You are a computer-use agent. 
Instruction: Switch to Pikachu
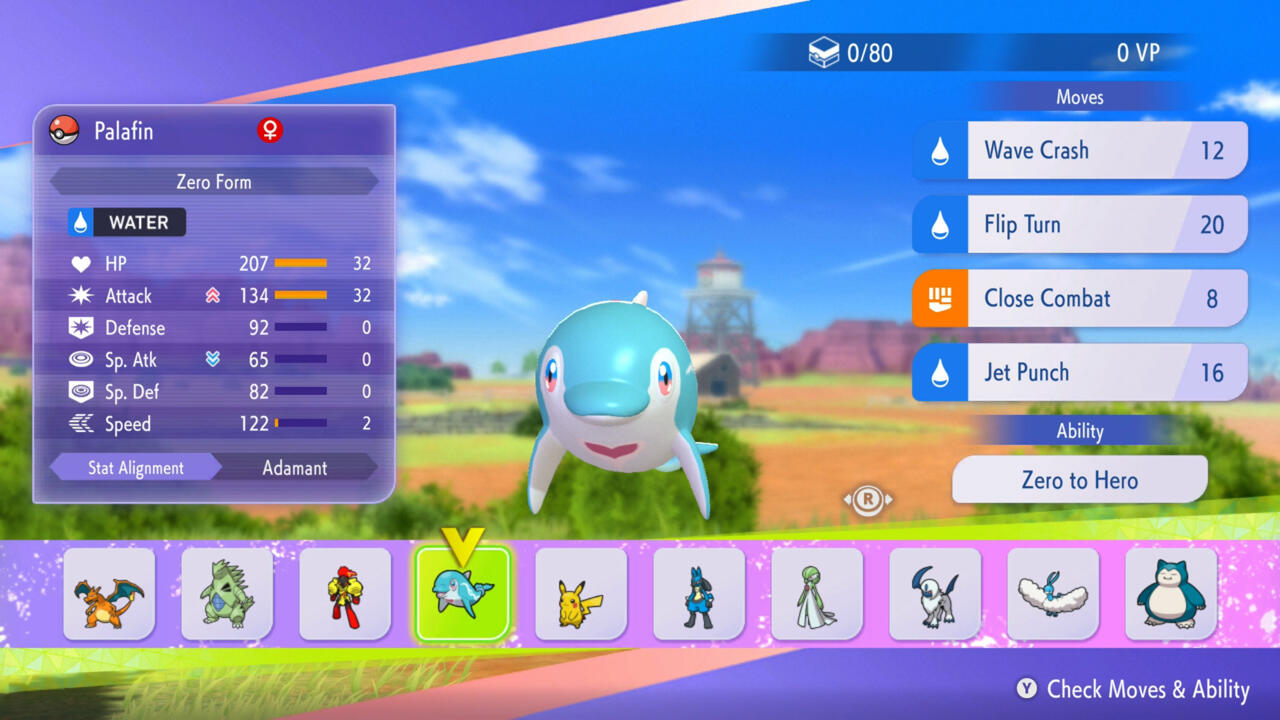[x=581, y=594]
